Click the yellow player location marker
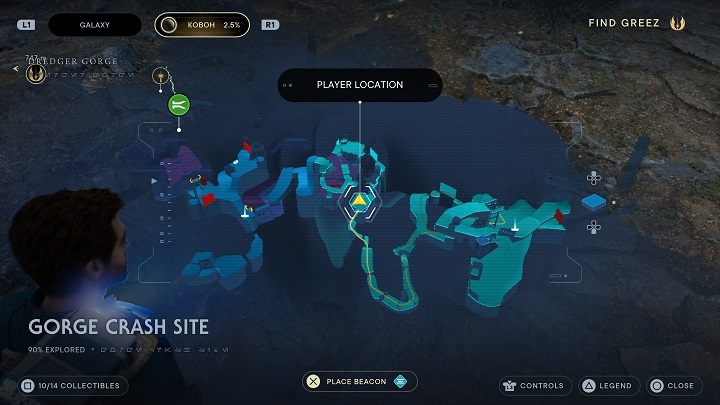This screenshot has height=405, width=720. coord(358,200)
